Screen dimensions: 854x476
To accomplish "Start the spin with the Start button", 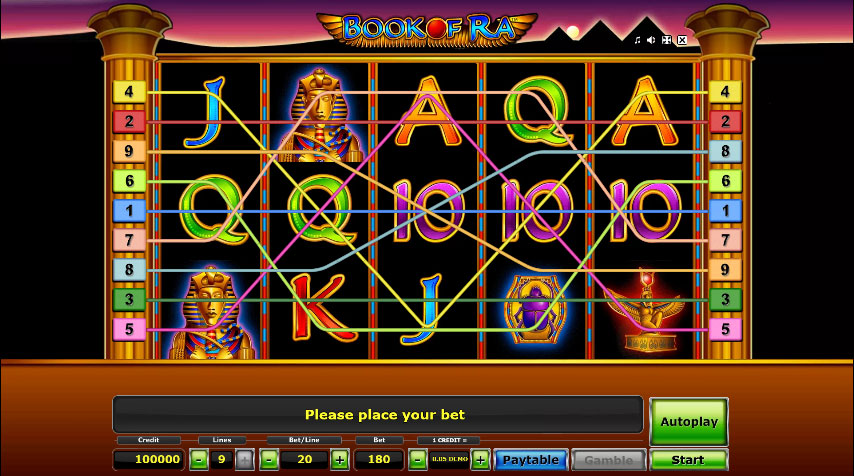I will (x=688, y=460).
